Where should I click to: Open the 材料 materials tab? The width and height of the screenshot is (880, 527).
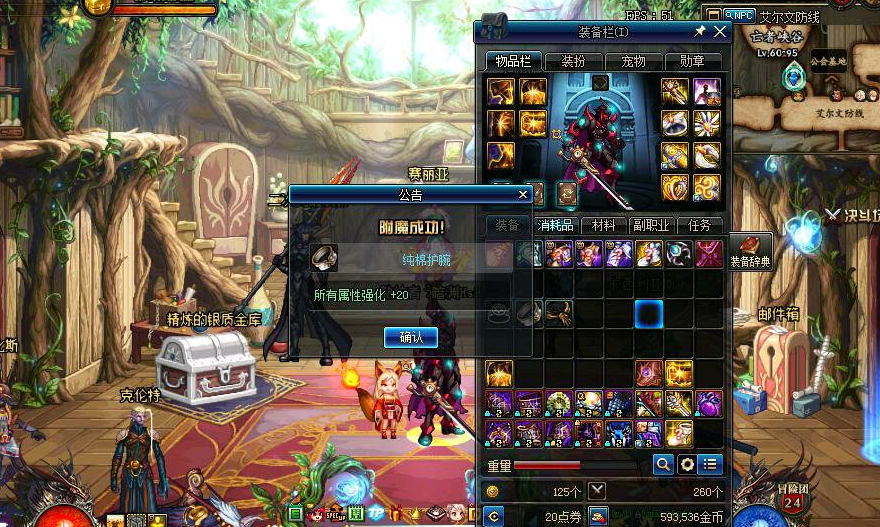point(604,225)
